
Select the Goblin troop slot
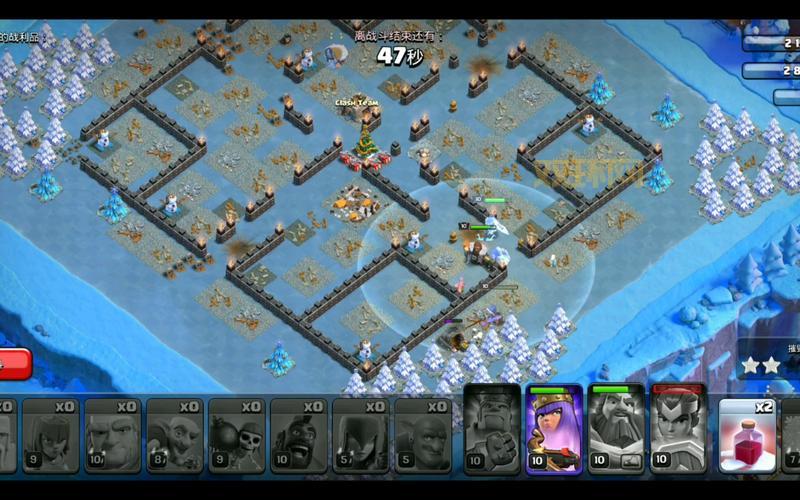[x=175, y=434]
